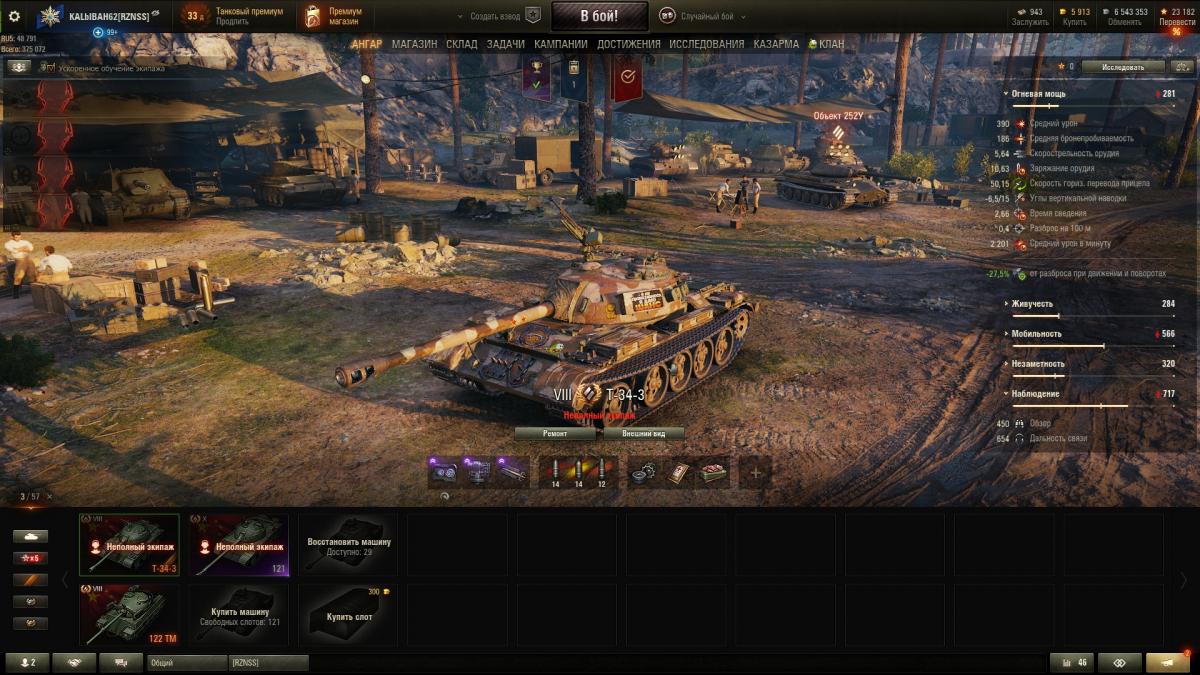Viewport: 1200px width, 675px height.
Task: Switch to the МАГАЗИН tab
Action: point(414,44)
